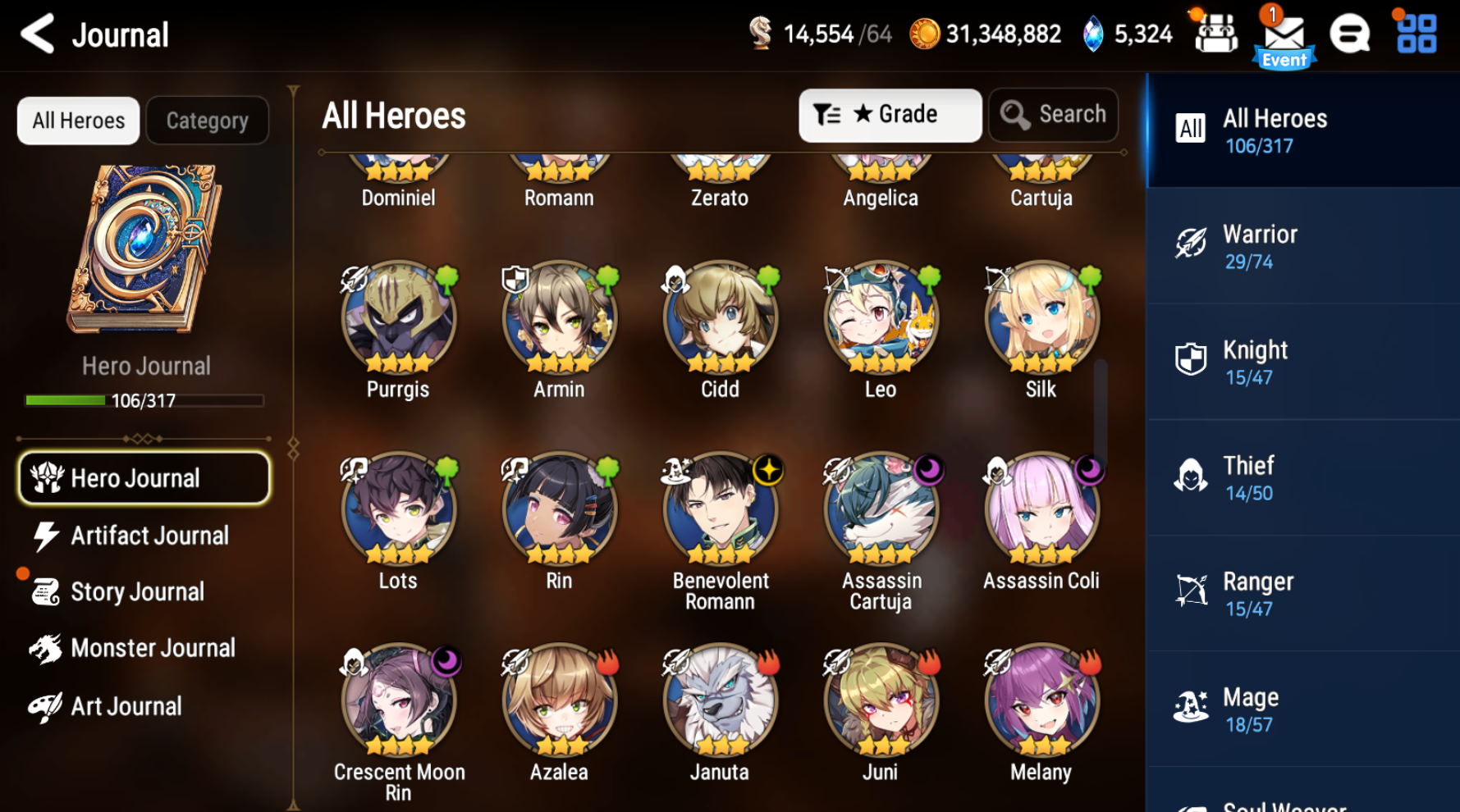Click the Hero Journal progress bar

144,400
